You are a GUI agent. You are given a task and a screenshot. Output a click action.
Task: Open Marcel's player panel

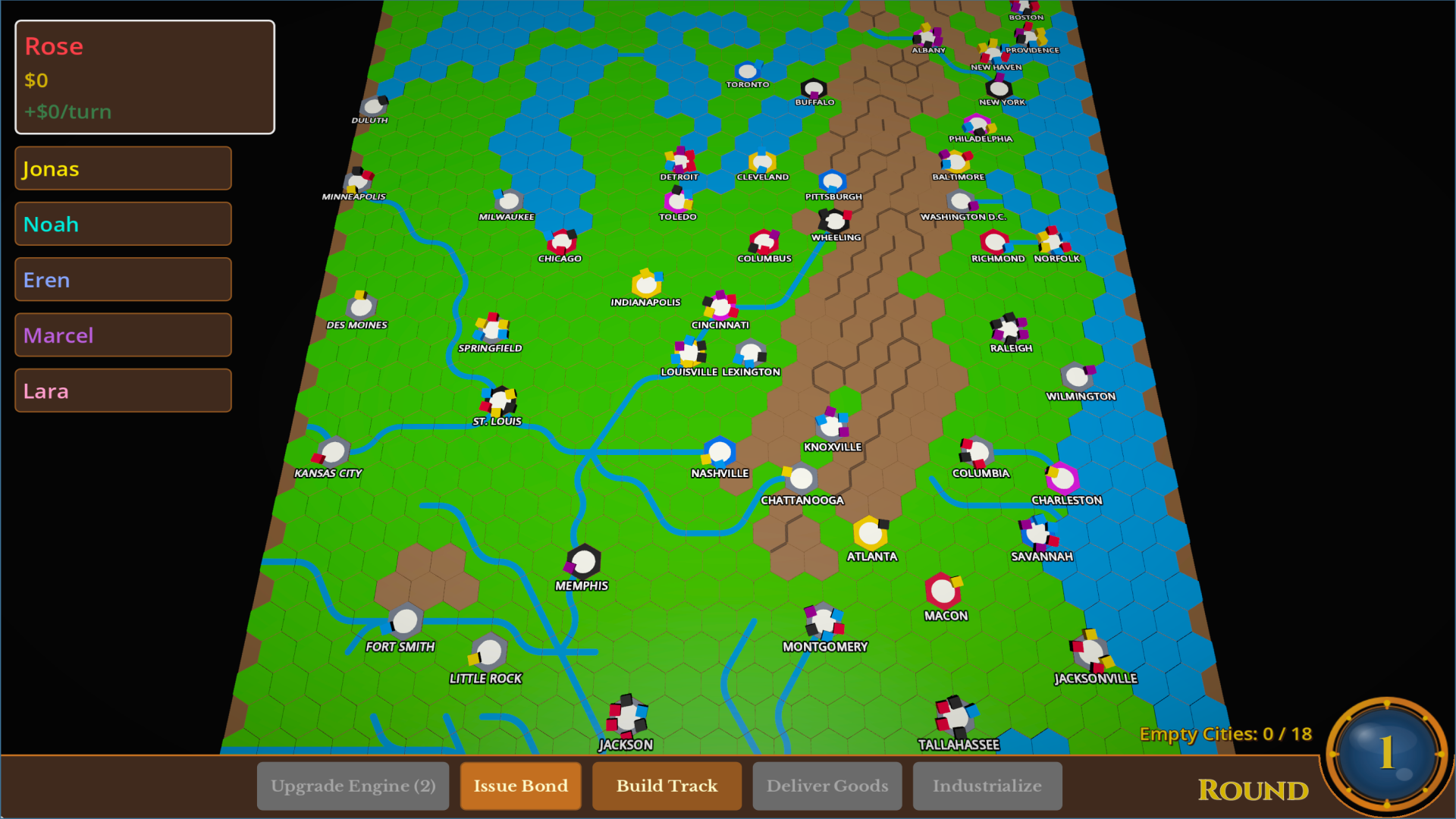pyautogui.click(x=122, y=334)
